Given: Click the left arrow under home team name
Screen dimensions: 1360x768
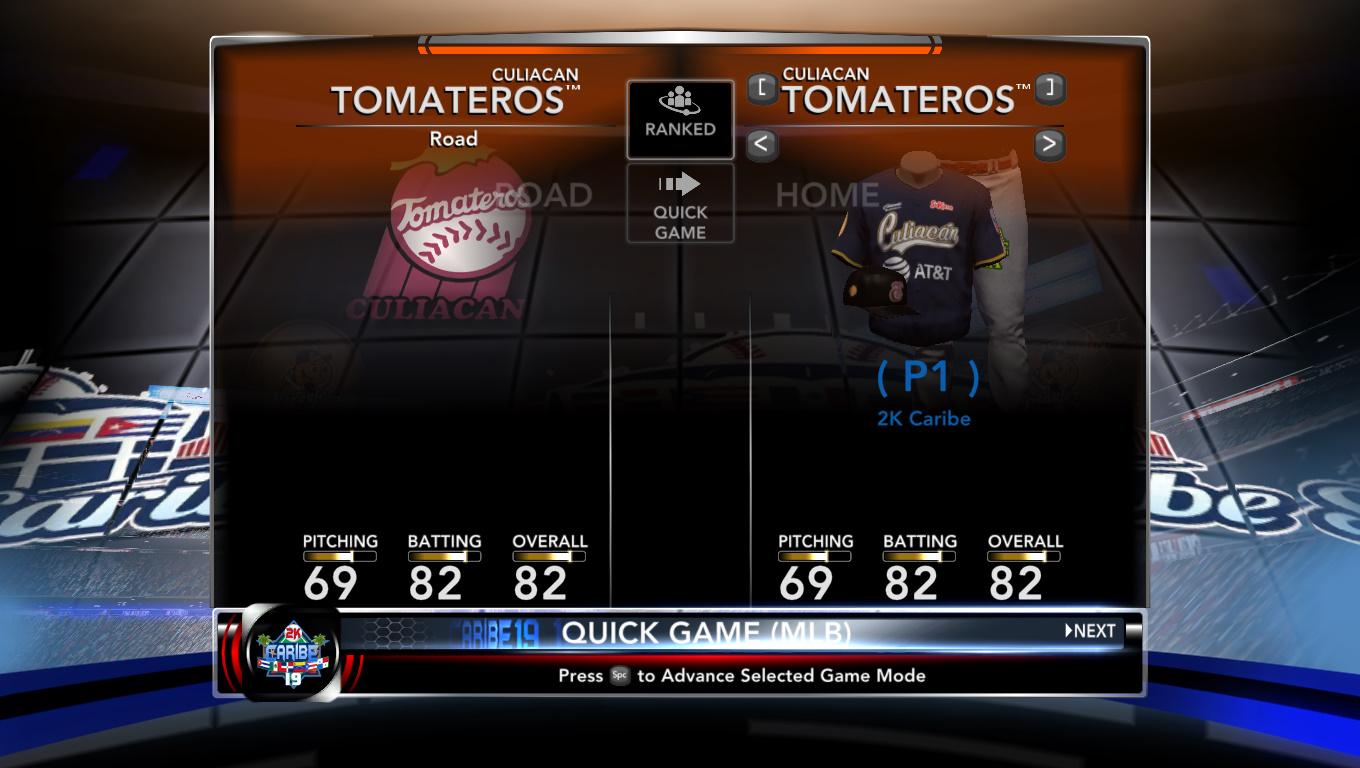Looking at the screenshot, I should [761, 145].
